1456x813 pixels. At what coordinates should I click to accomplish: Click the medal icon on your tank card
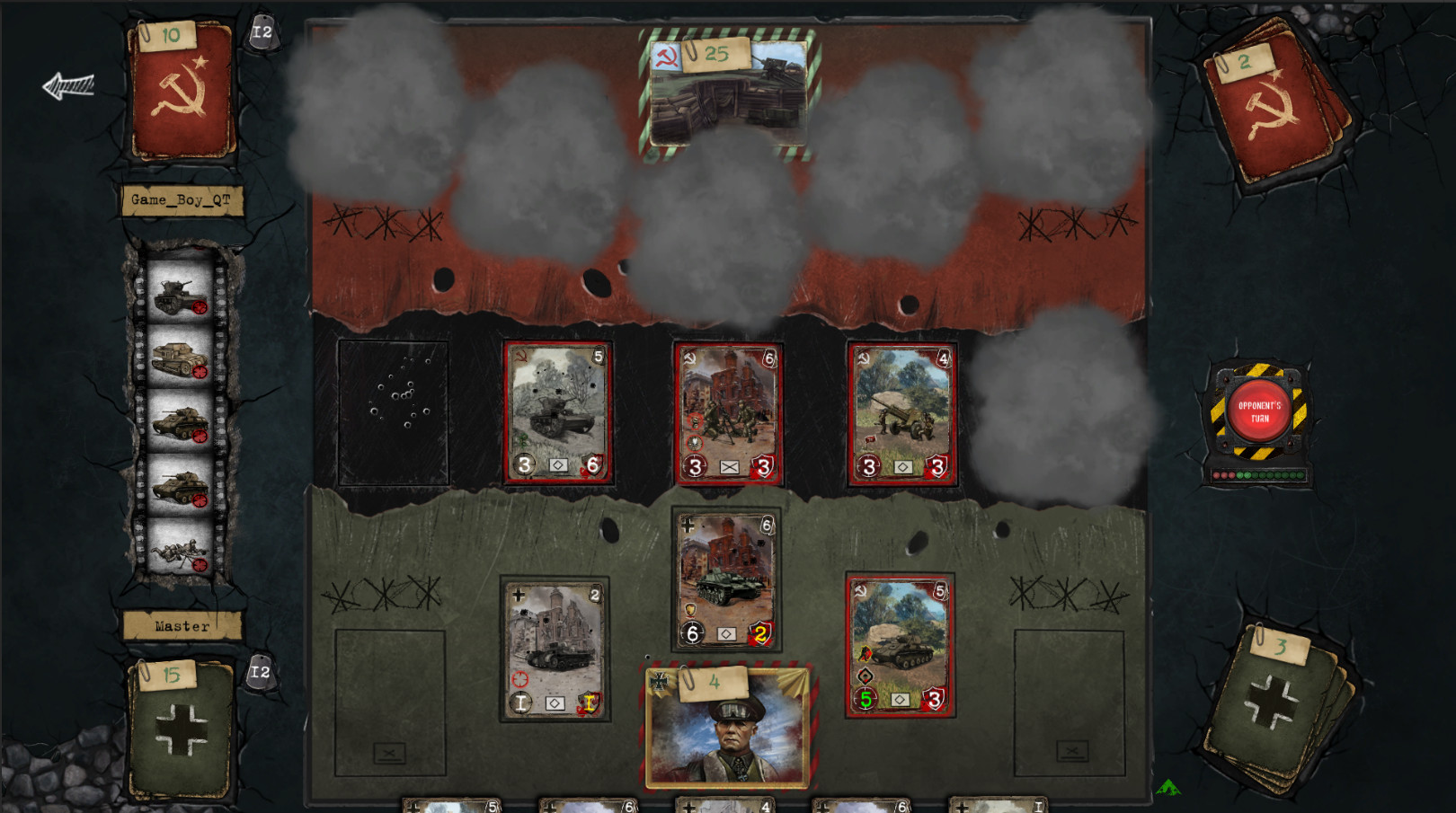point(690,609)
